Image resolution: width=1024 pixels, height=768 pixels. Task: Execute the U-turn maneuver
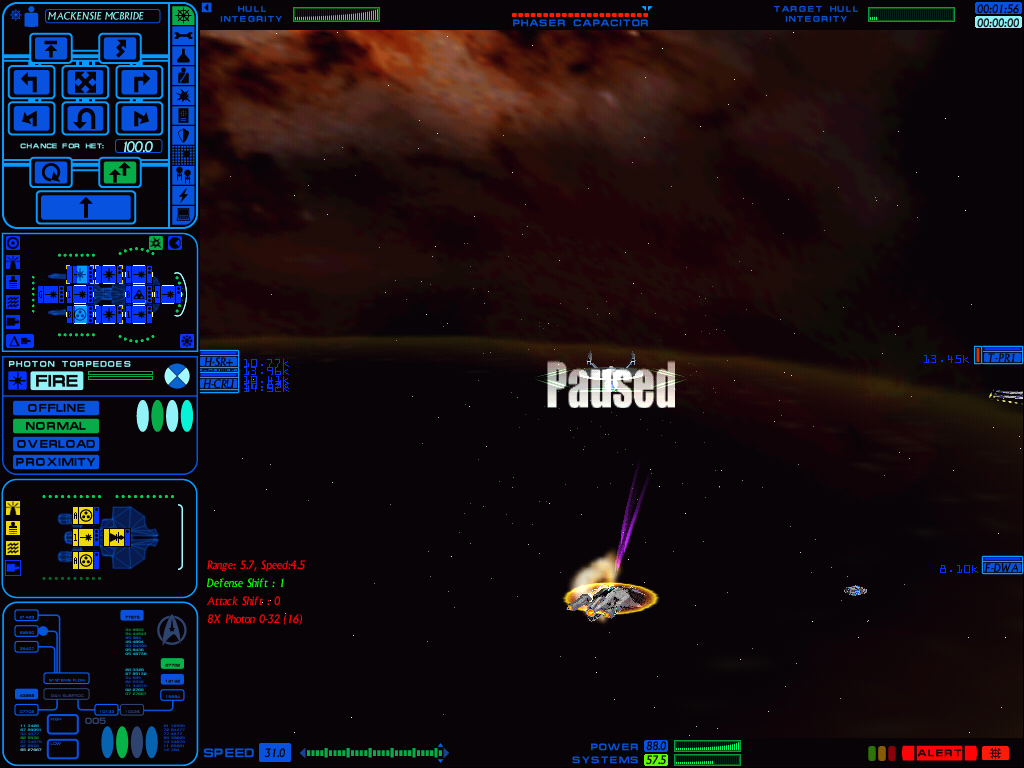pos(85,119)
